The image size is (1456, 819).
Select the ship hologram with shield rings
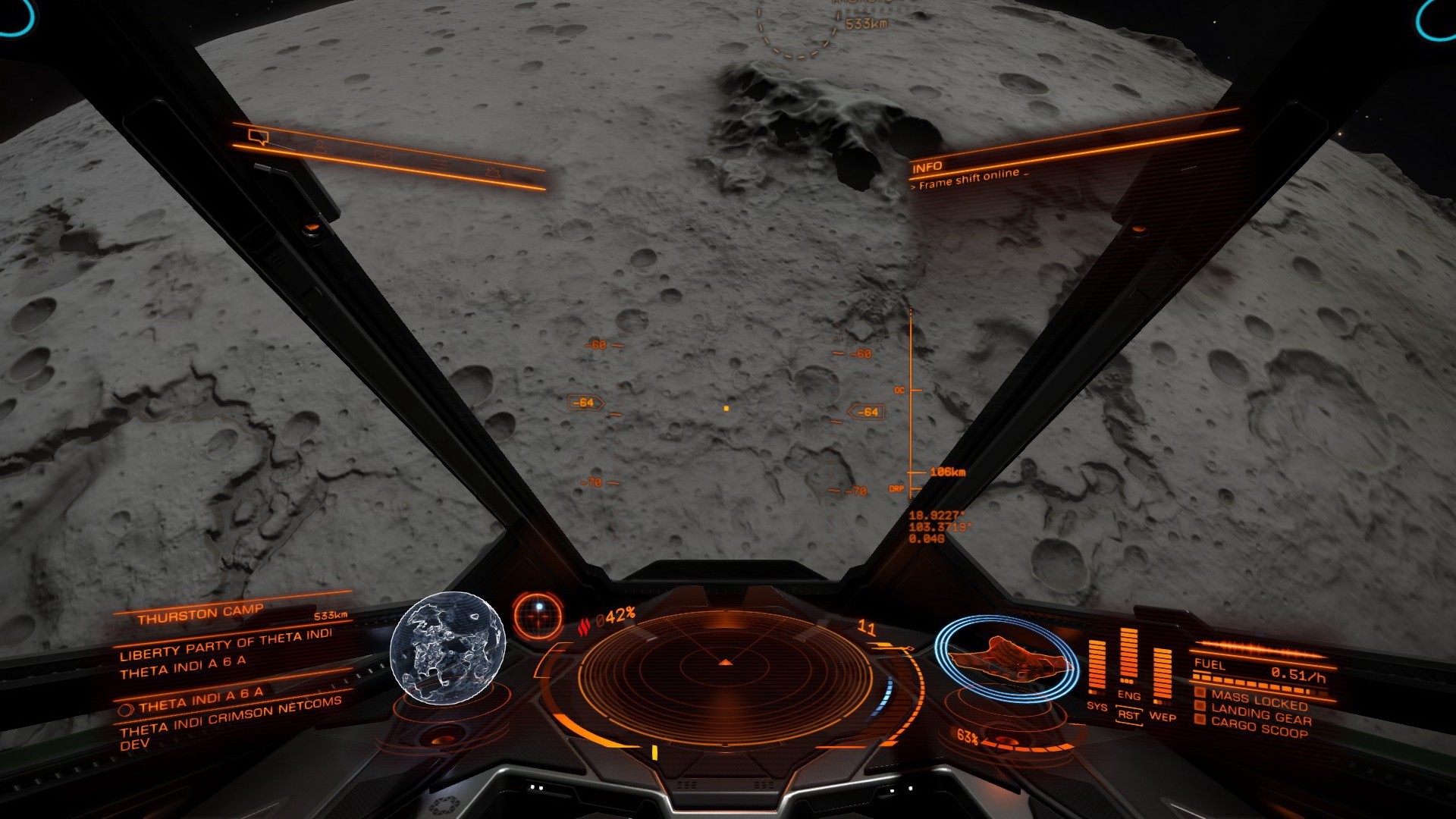coord(1007,657)
